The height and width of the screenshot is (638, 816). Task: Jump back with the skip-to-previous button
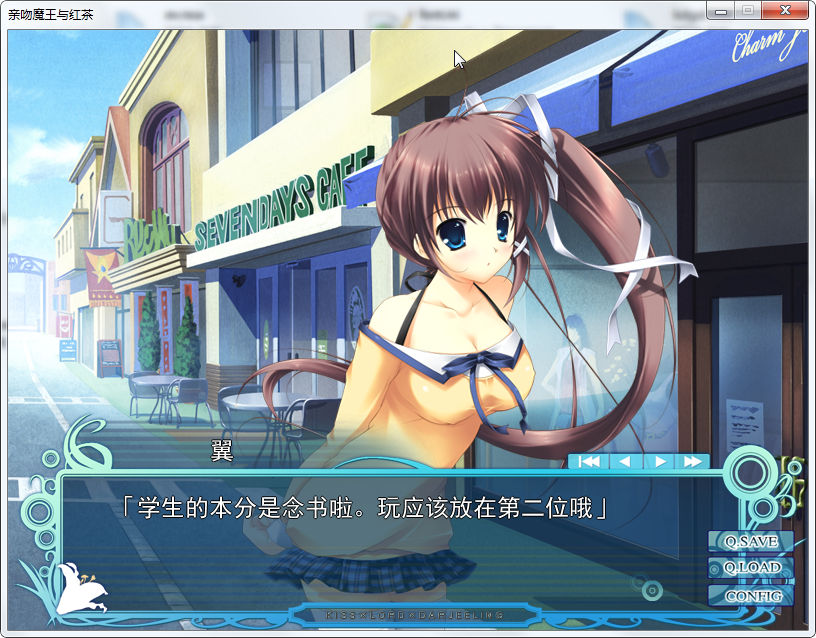click(590, 462)
